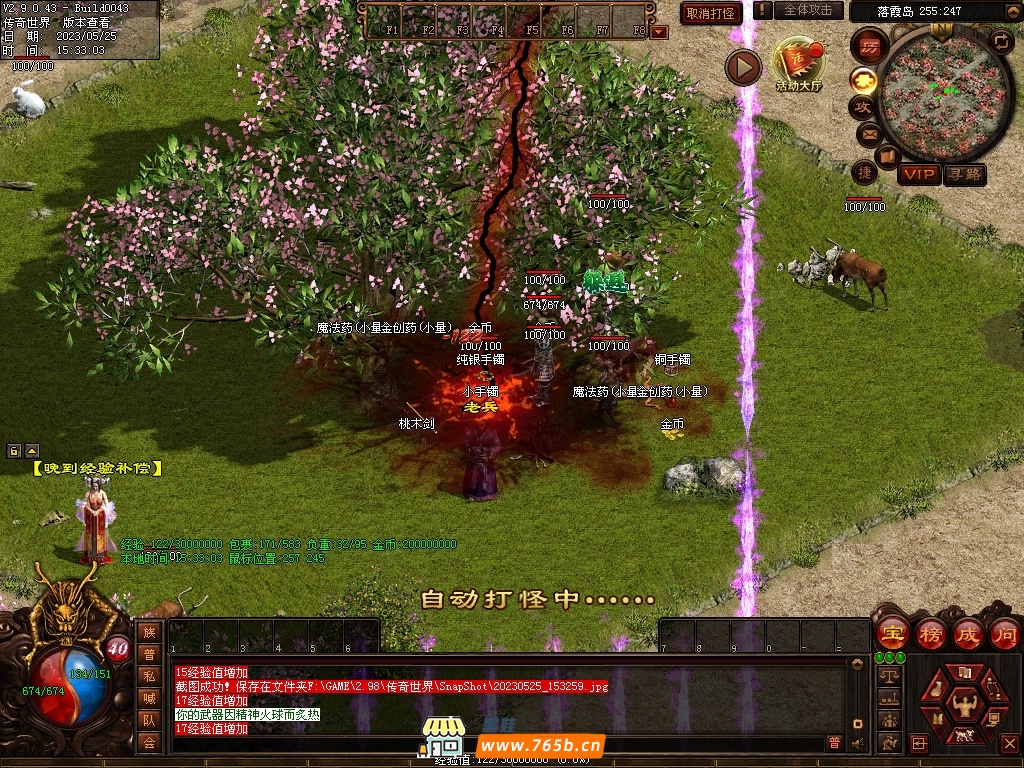Show the 榜 ranking board
The image size is (1024, 768).
[930, 634]
